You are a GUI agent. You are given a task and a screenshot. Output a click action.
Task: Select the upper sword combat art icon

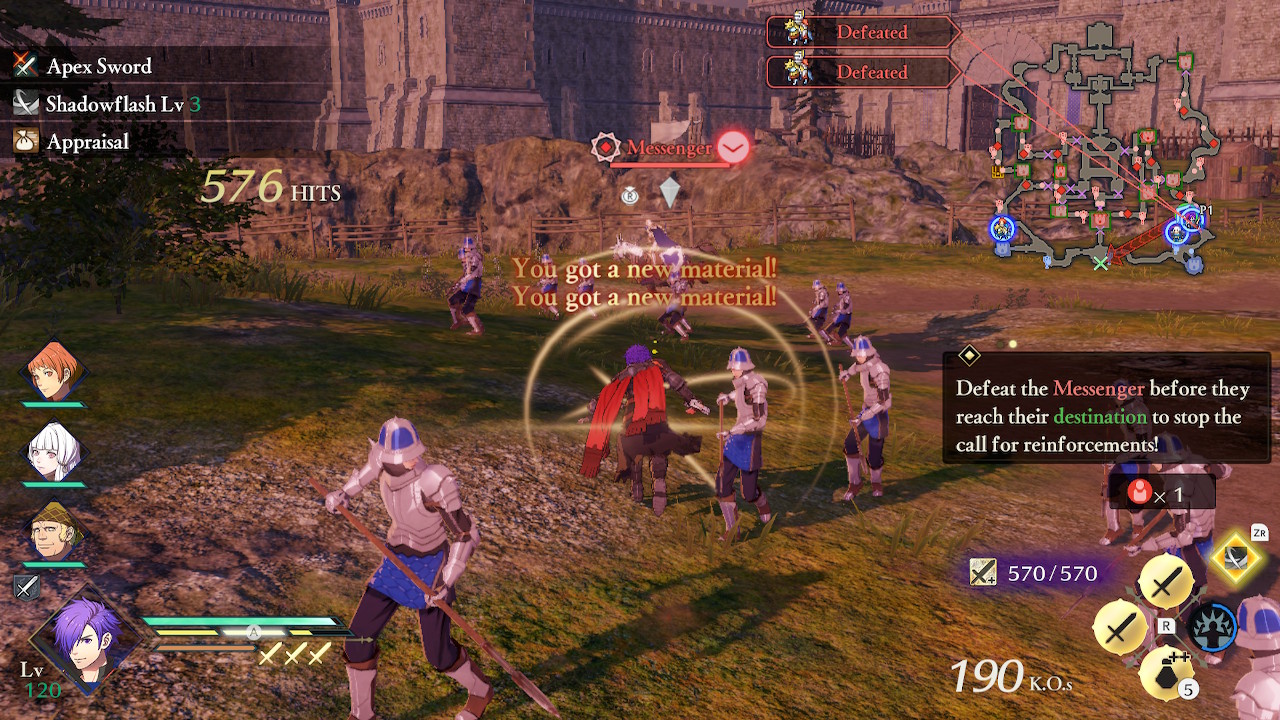point(1166,582)
